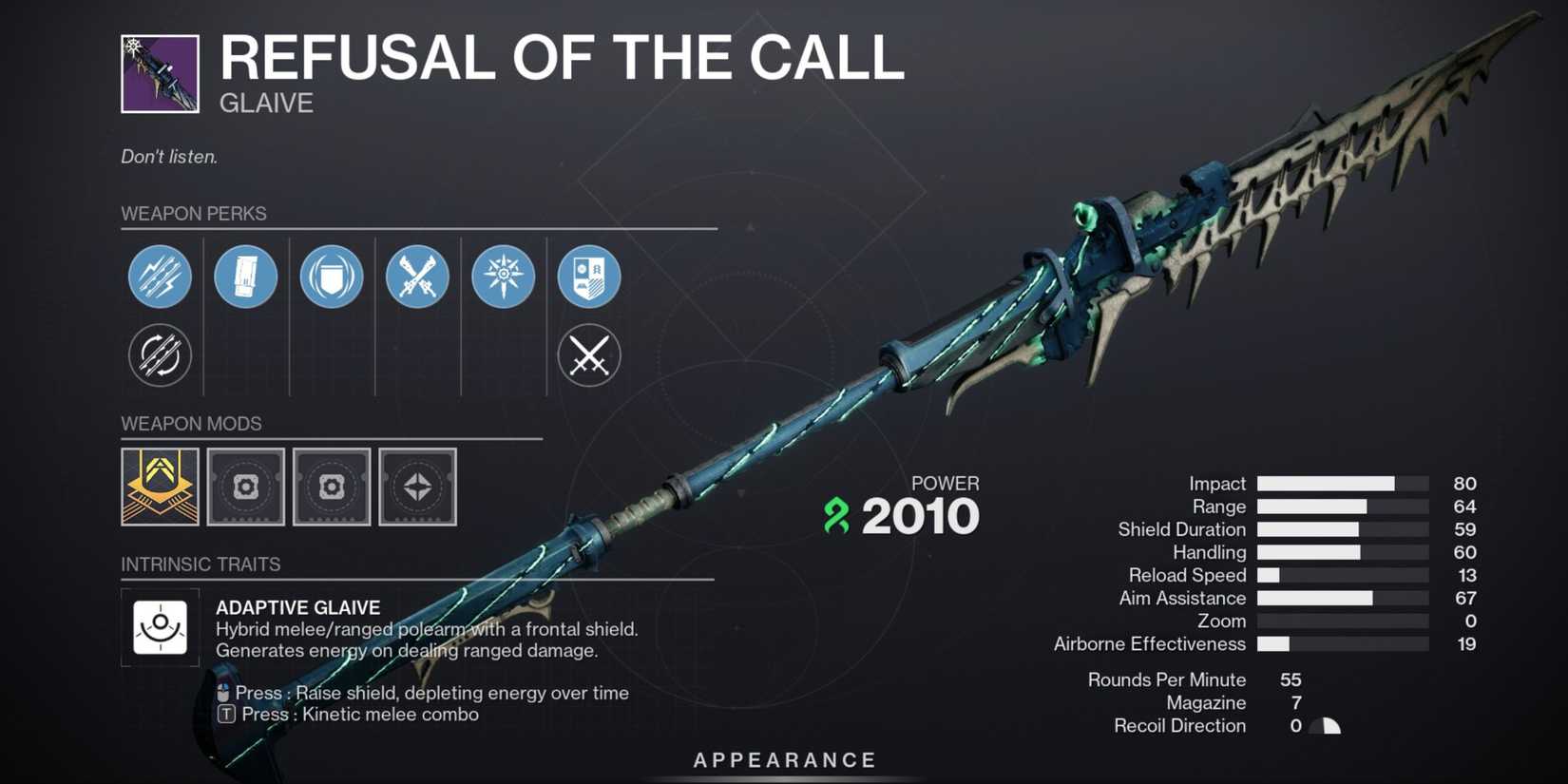
Task: Open the shader socket in Weapon Mods
Action: pyautogui.click(x=417, y=488)
